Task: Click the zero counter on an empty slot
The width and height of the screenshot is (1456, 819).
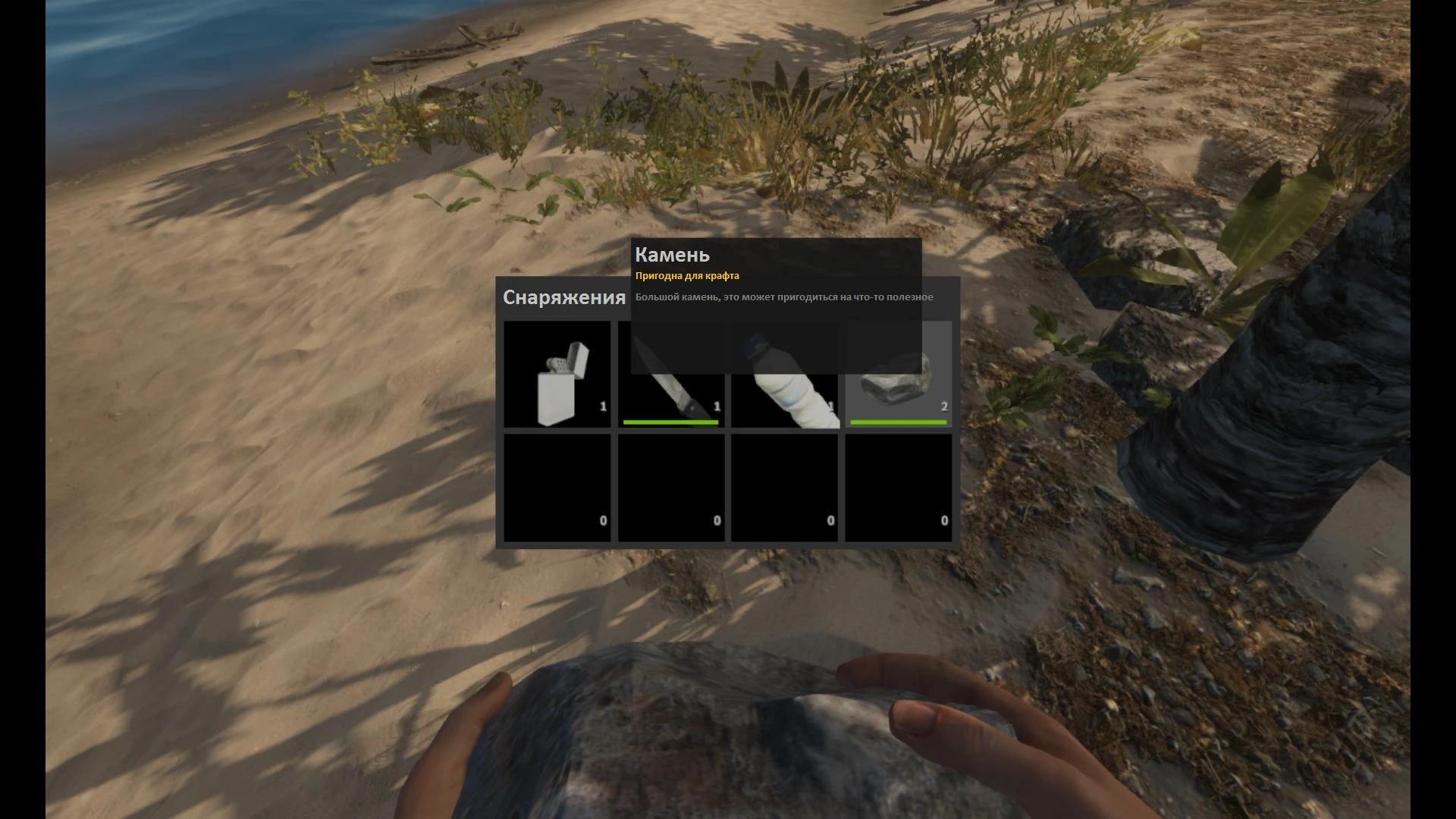Action: 603,520
